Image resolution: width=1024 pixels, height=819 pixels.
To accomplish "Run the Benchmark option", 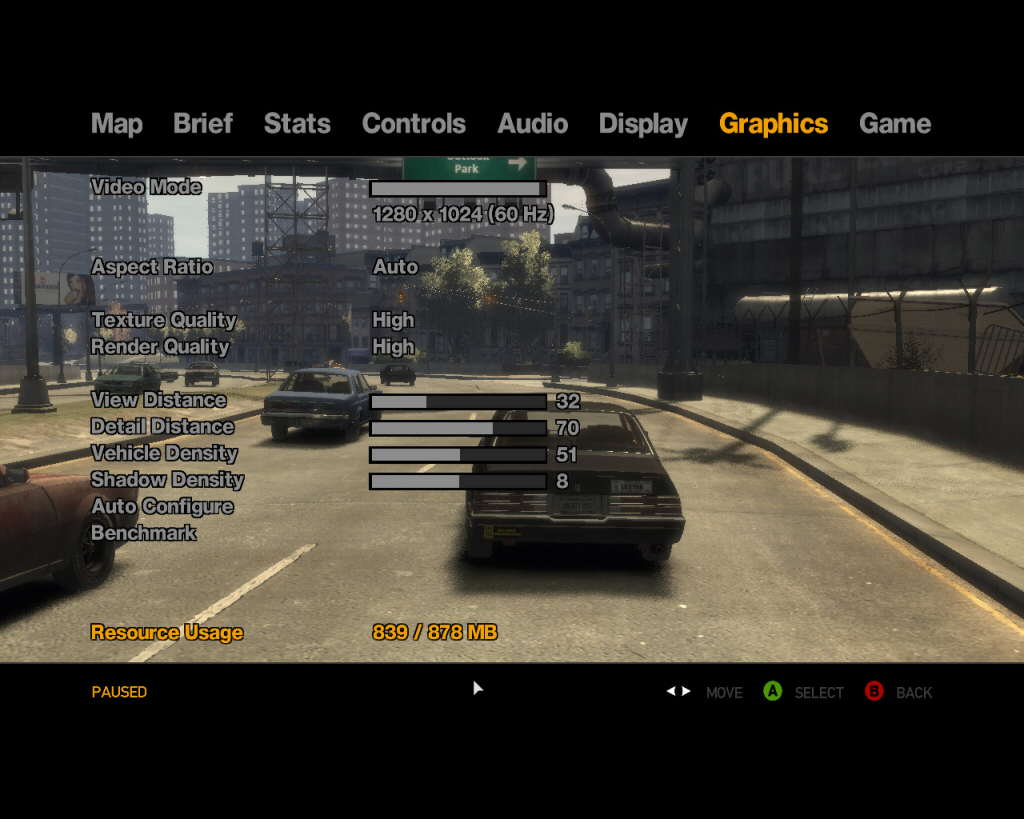I will click(144, 533).
